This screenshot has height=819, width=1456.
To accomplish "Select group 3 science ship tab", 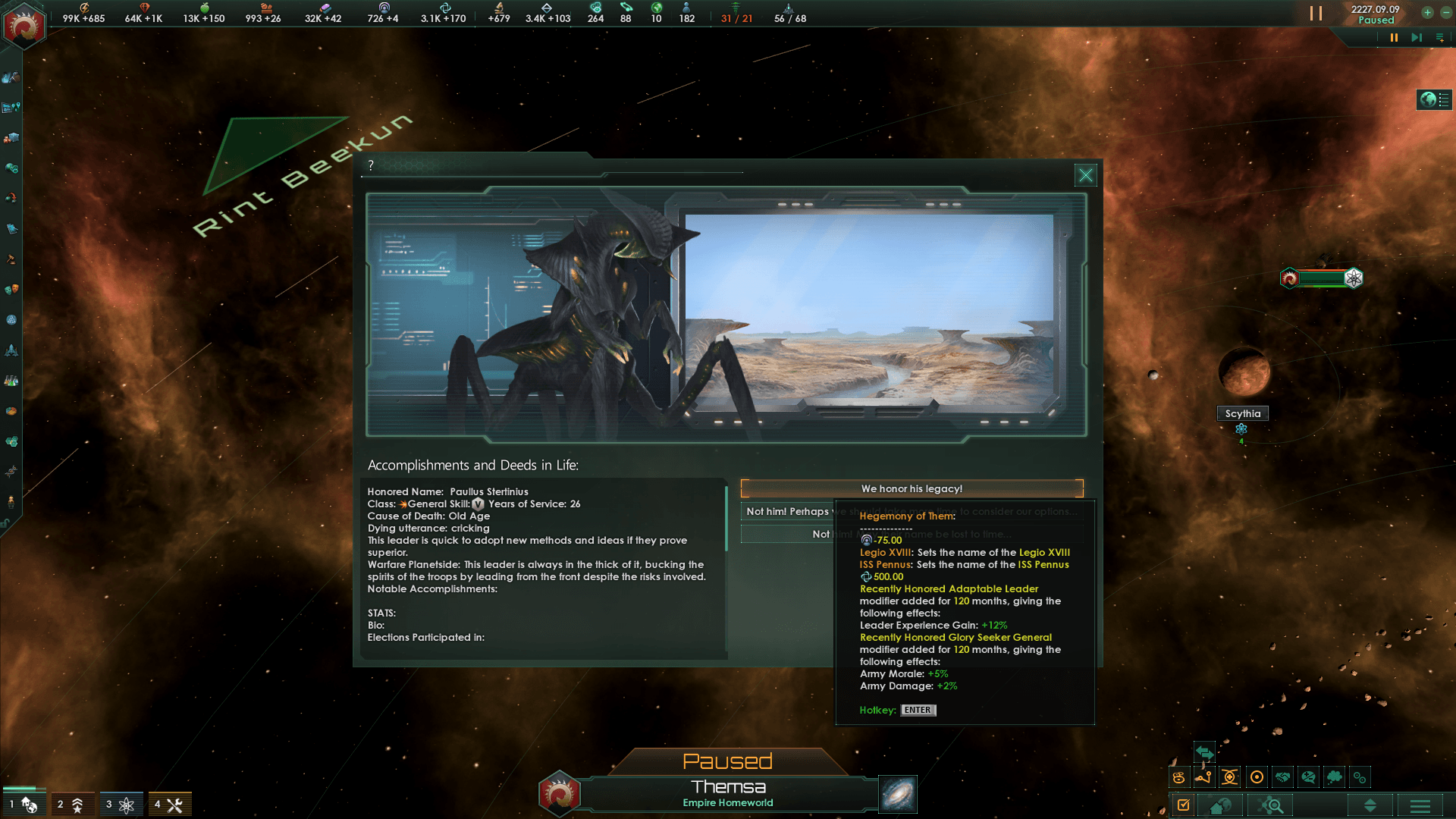I will (x=120, y=804).
